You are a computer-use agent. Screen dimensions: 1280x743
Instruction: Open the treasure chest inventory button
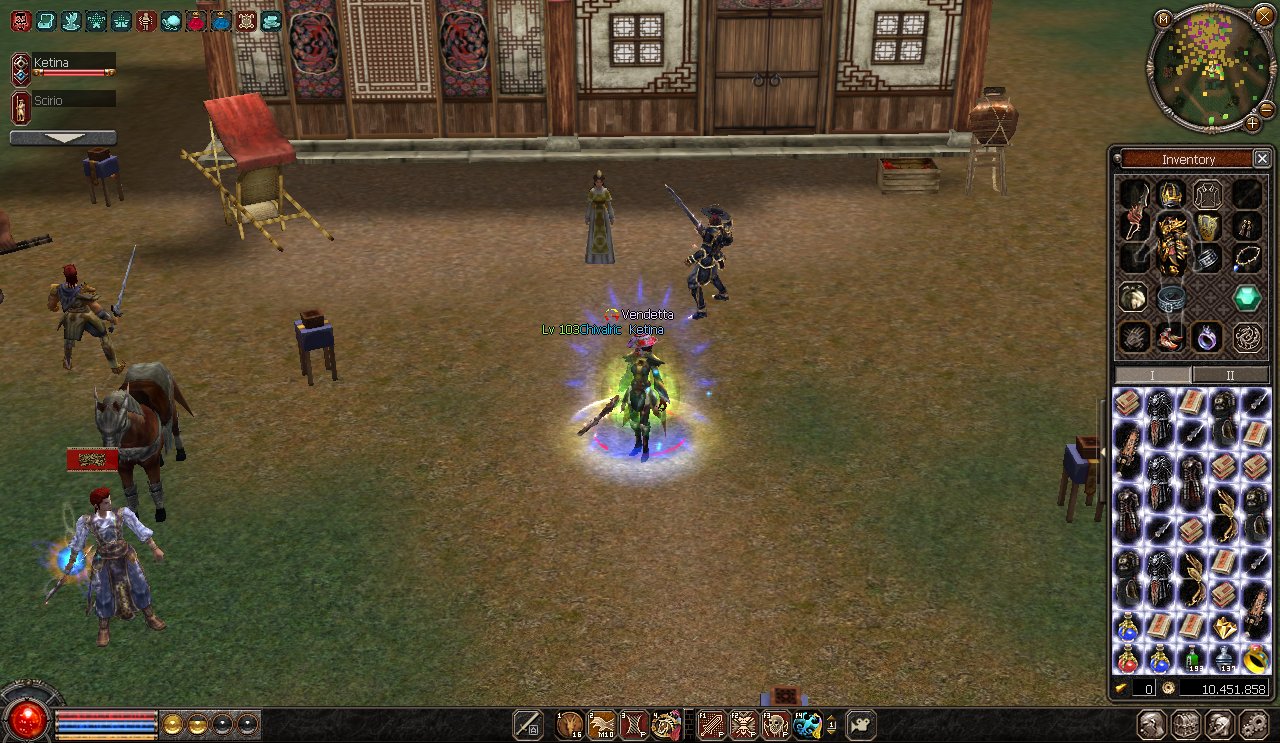(x=1186, y=725)
